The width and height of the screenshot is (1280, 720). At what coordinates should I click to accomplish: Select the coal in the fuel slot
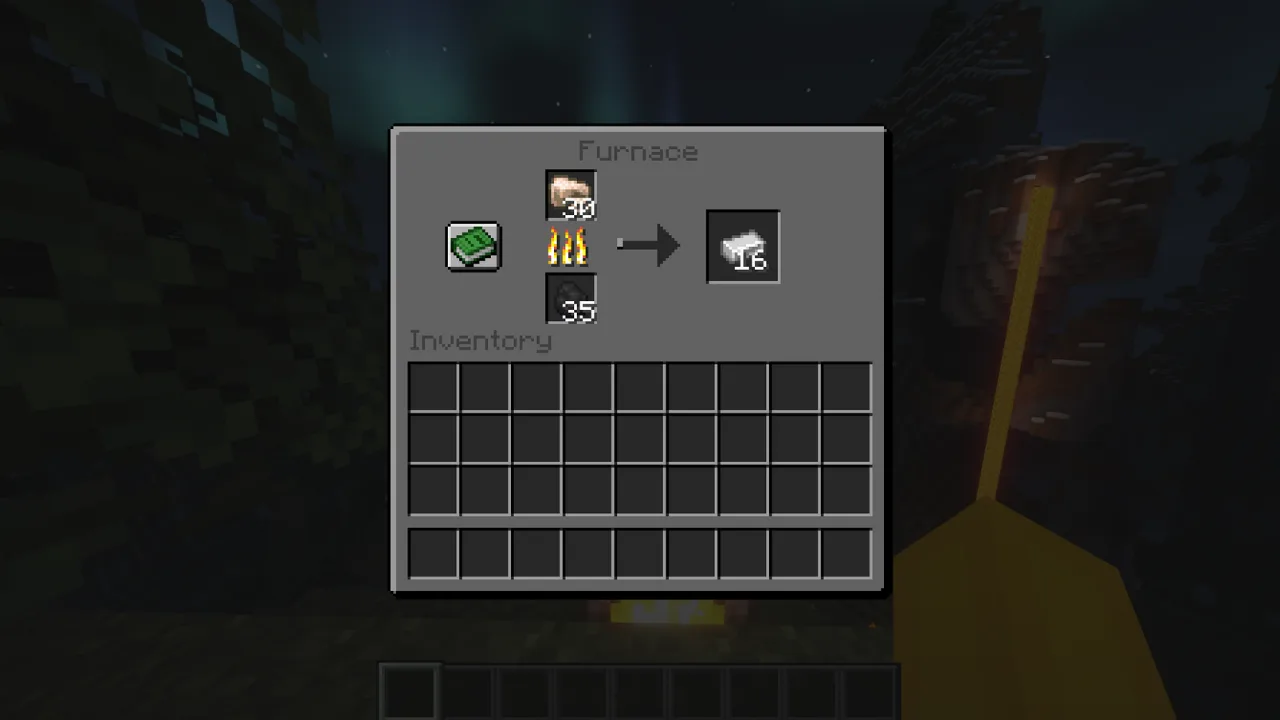tap(570, 298)
